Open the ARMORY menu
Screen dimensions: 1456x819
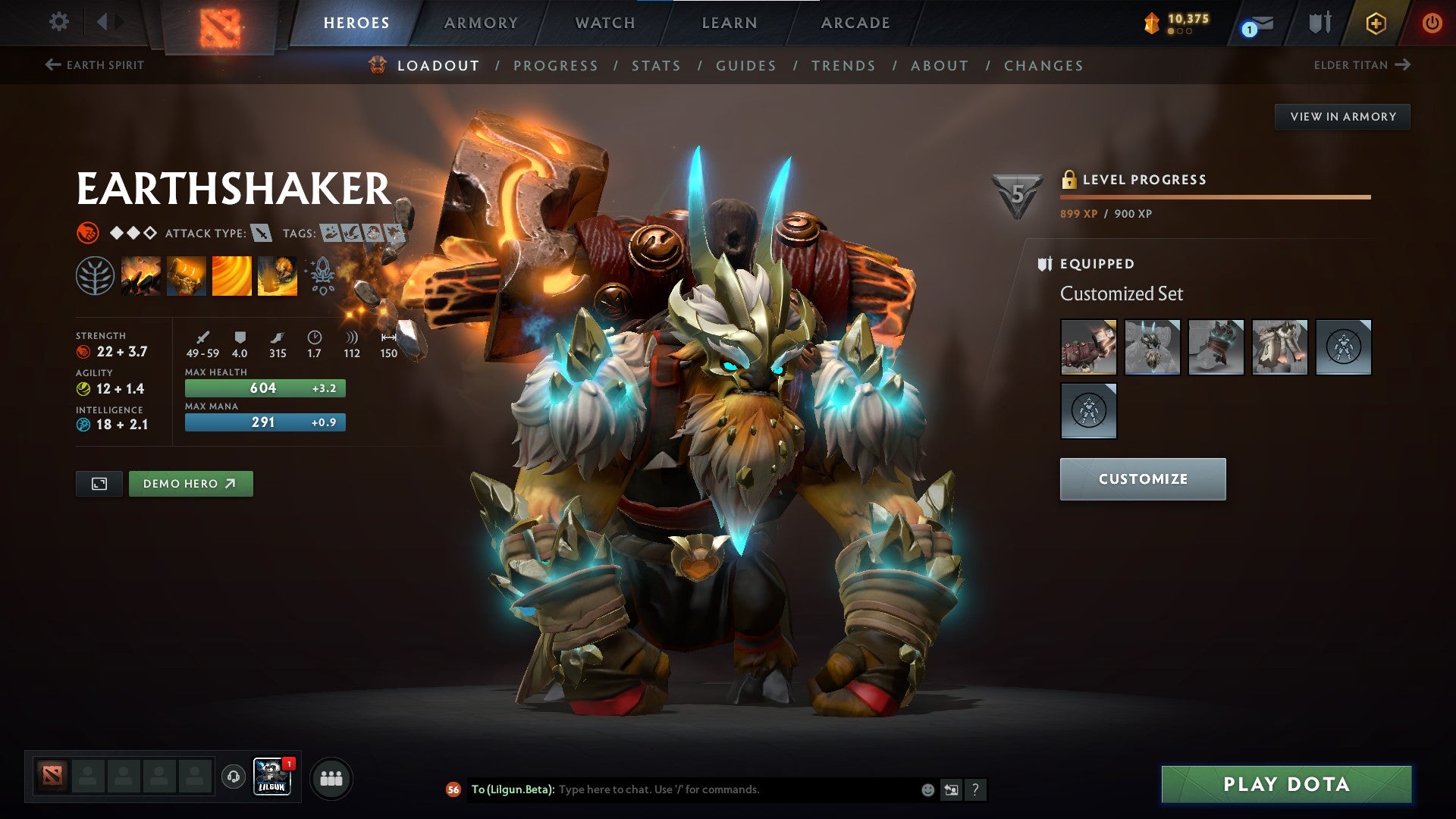click(x=482, y=23)
